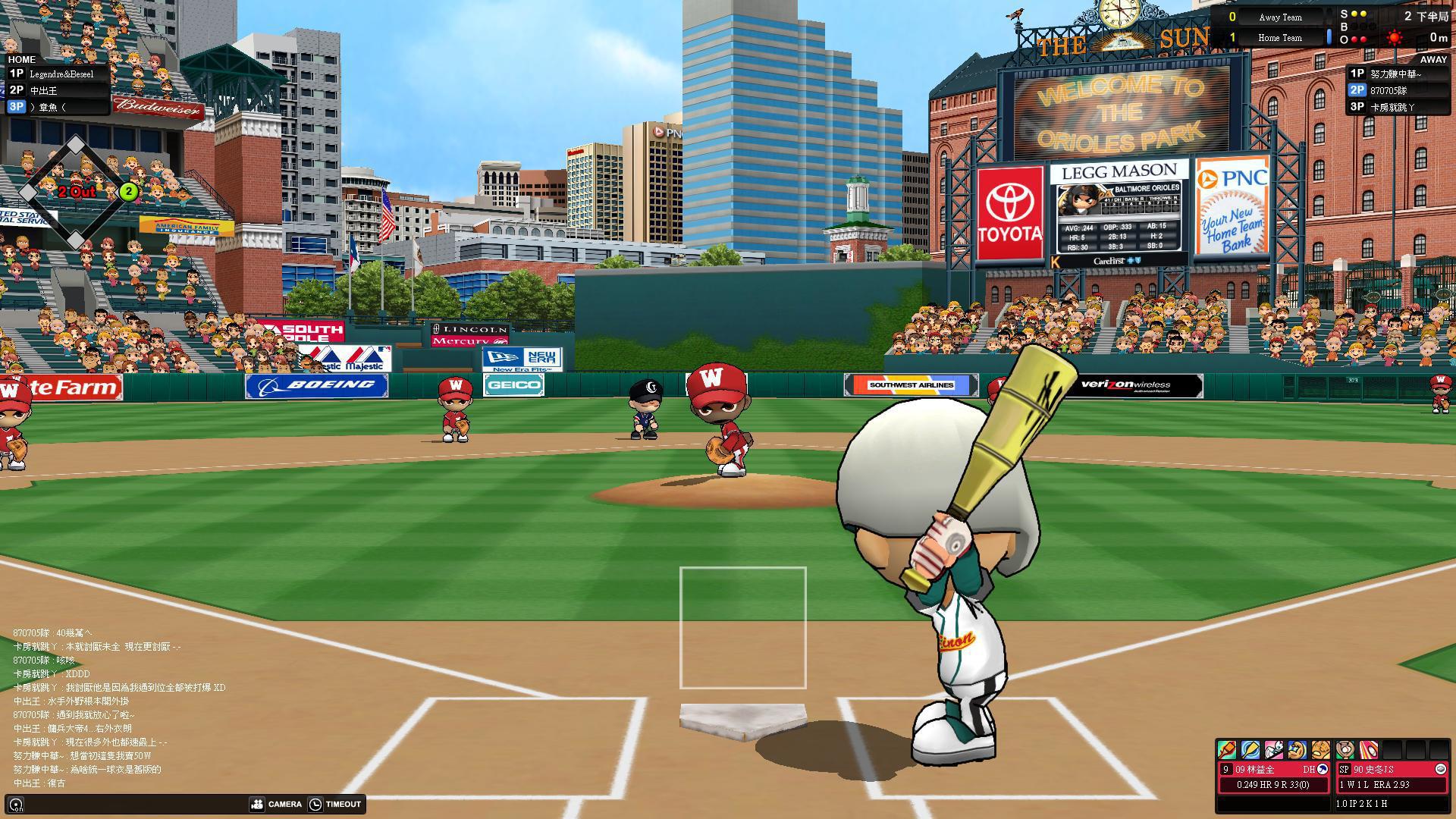Call a TIMEOUT

click(335, 804)
